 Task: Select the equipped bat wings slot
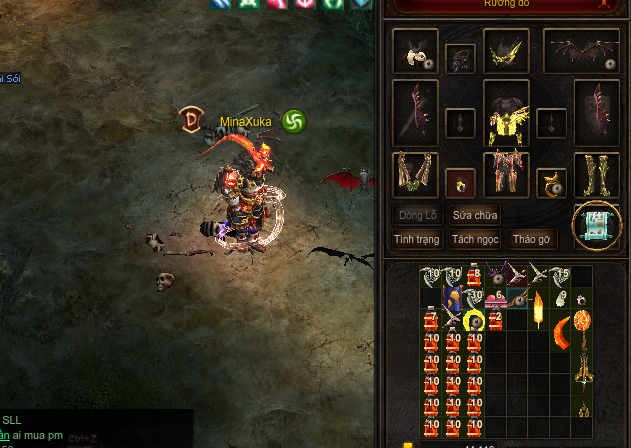(x=581, y=50)
